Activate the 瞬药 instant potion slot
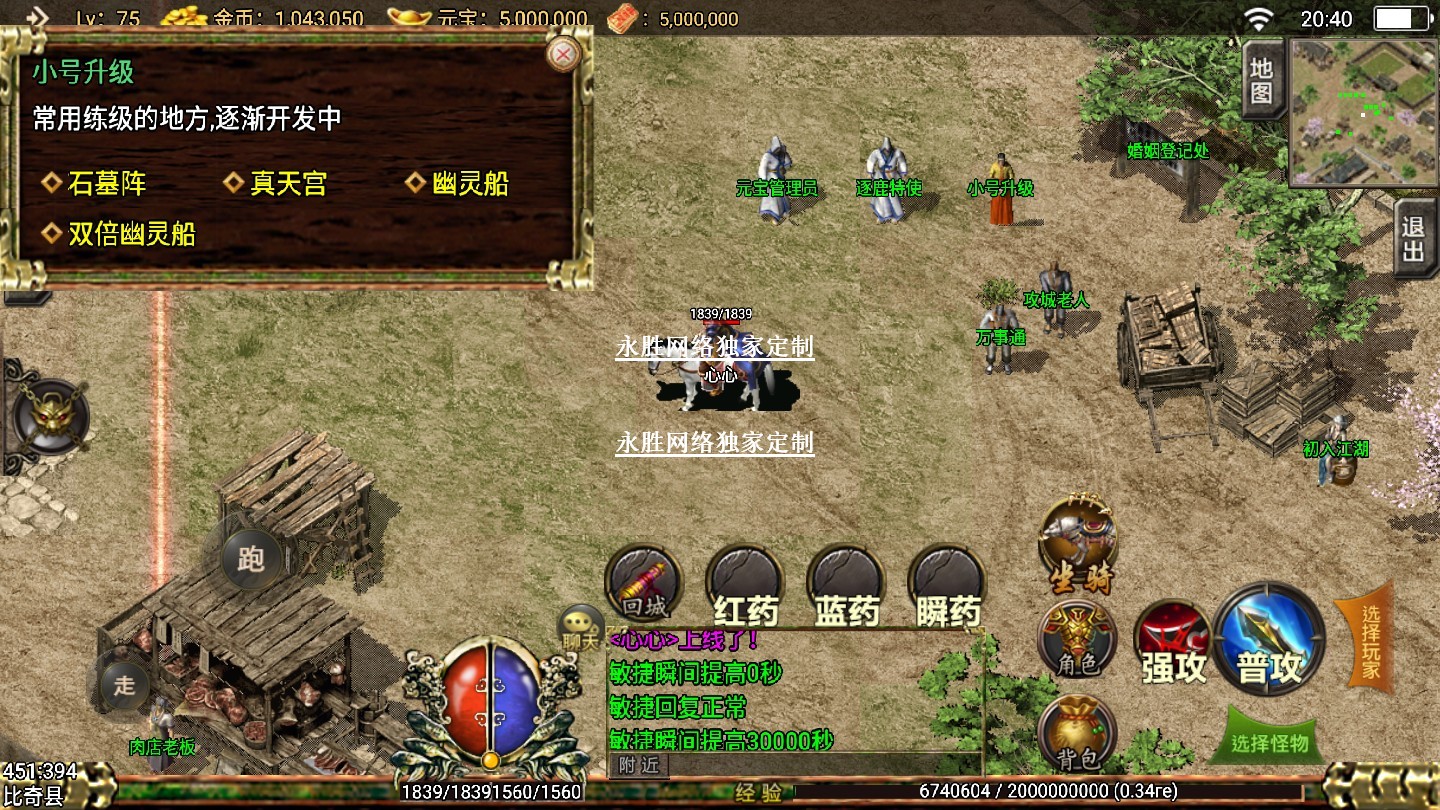1440x810 pixels. tap(948, 586)
